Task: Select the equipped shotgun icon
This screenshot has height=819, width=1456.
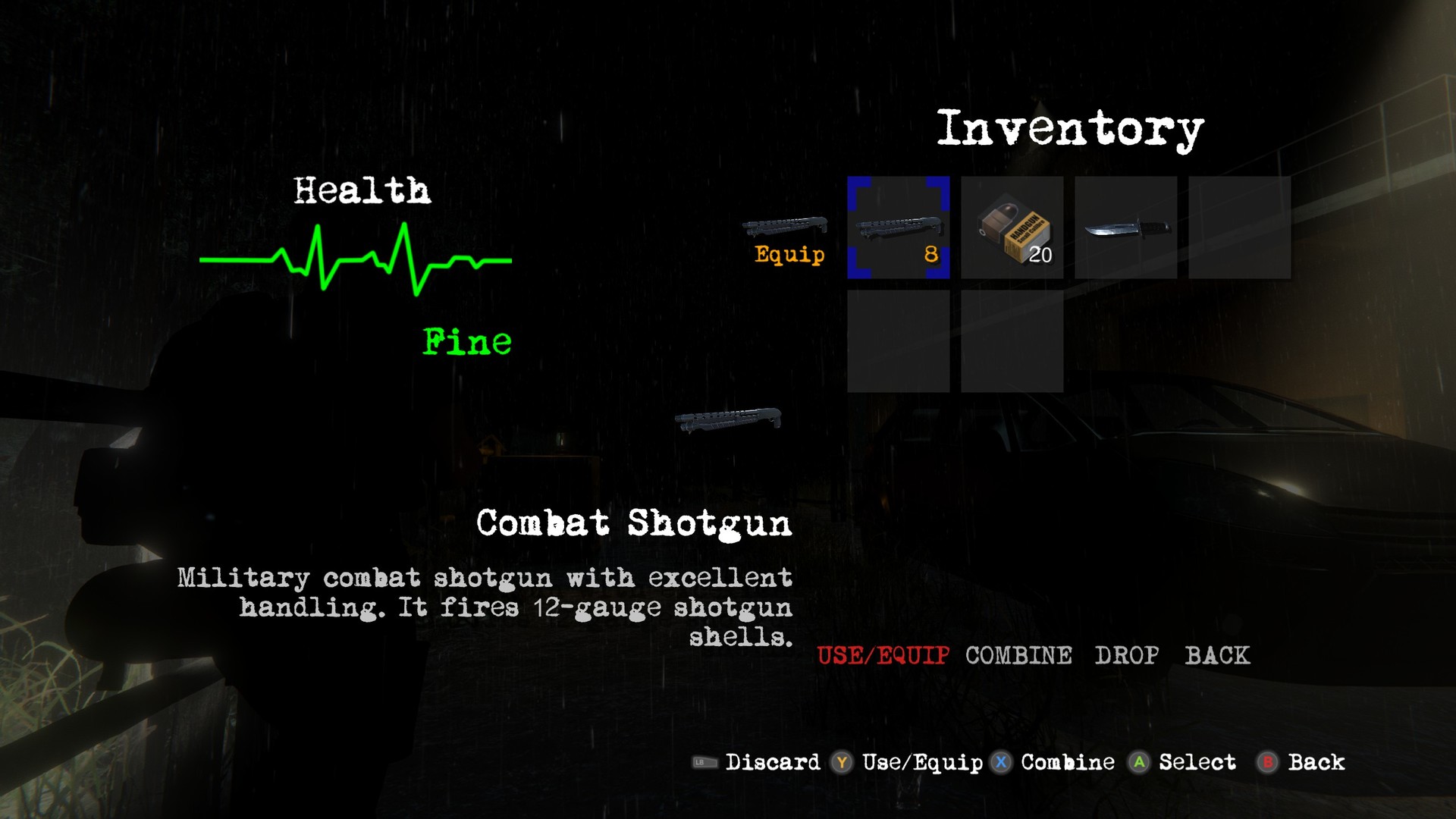Action: tap(785, 225)
